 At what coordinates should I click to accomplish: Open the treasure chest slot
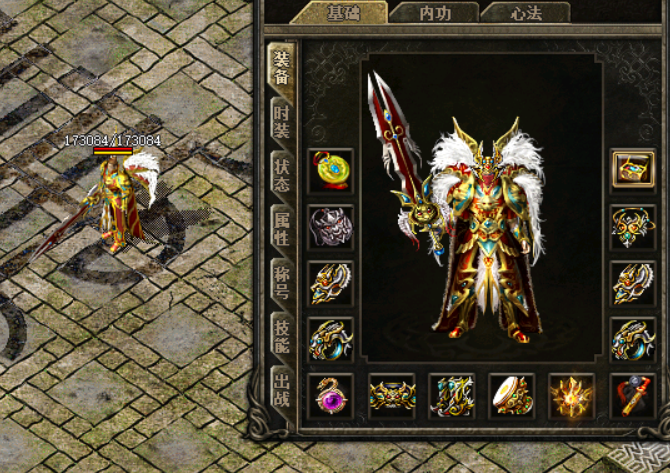point(633,170)
